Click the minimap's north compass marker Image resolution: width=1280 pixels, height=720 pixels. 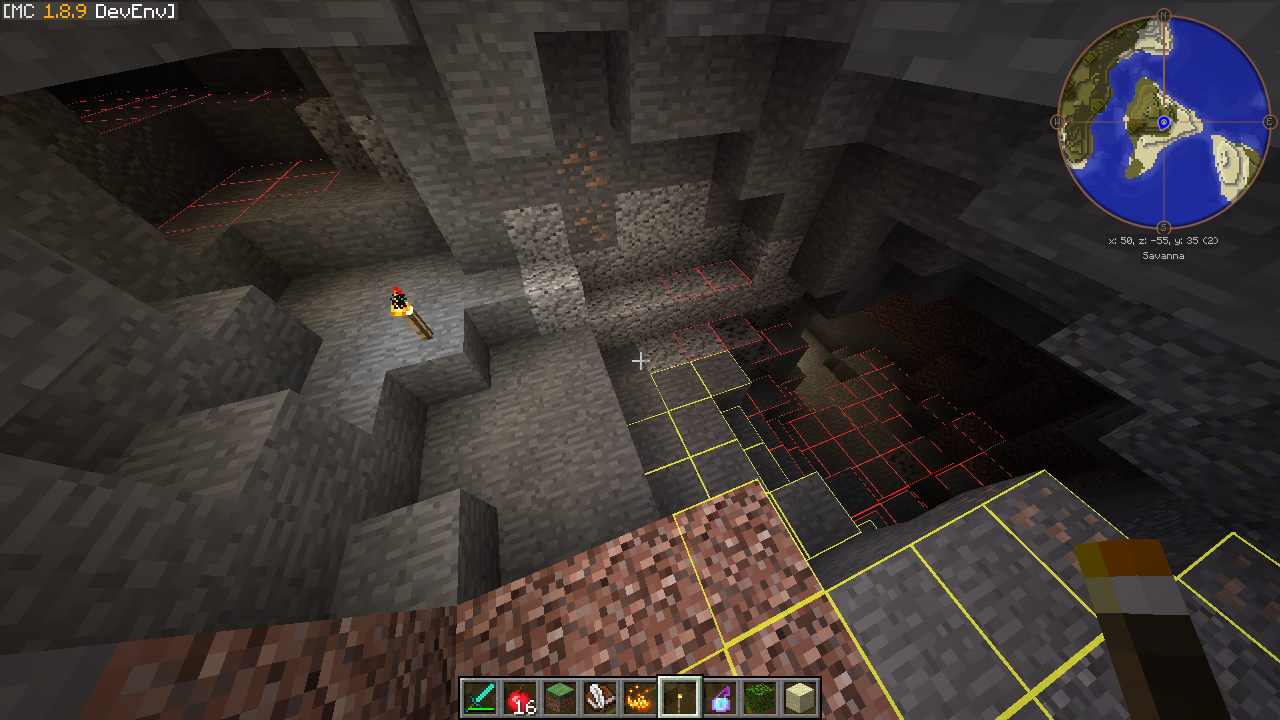pos(1163,15)
